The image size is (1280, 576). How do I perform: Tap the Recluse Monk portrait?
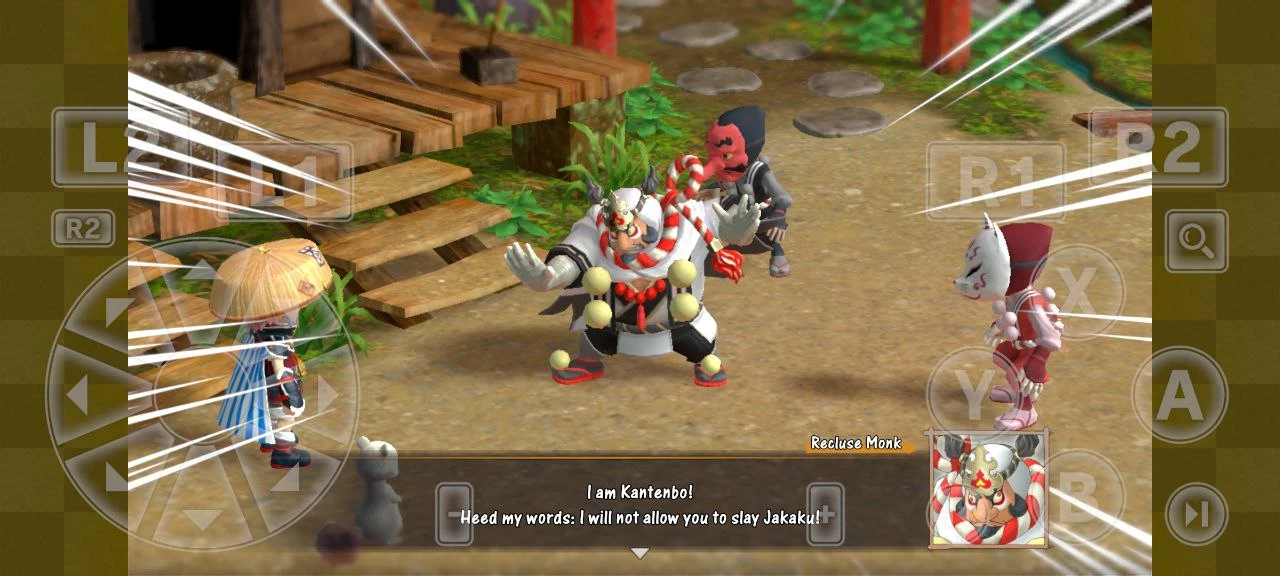click(988, 490)
